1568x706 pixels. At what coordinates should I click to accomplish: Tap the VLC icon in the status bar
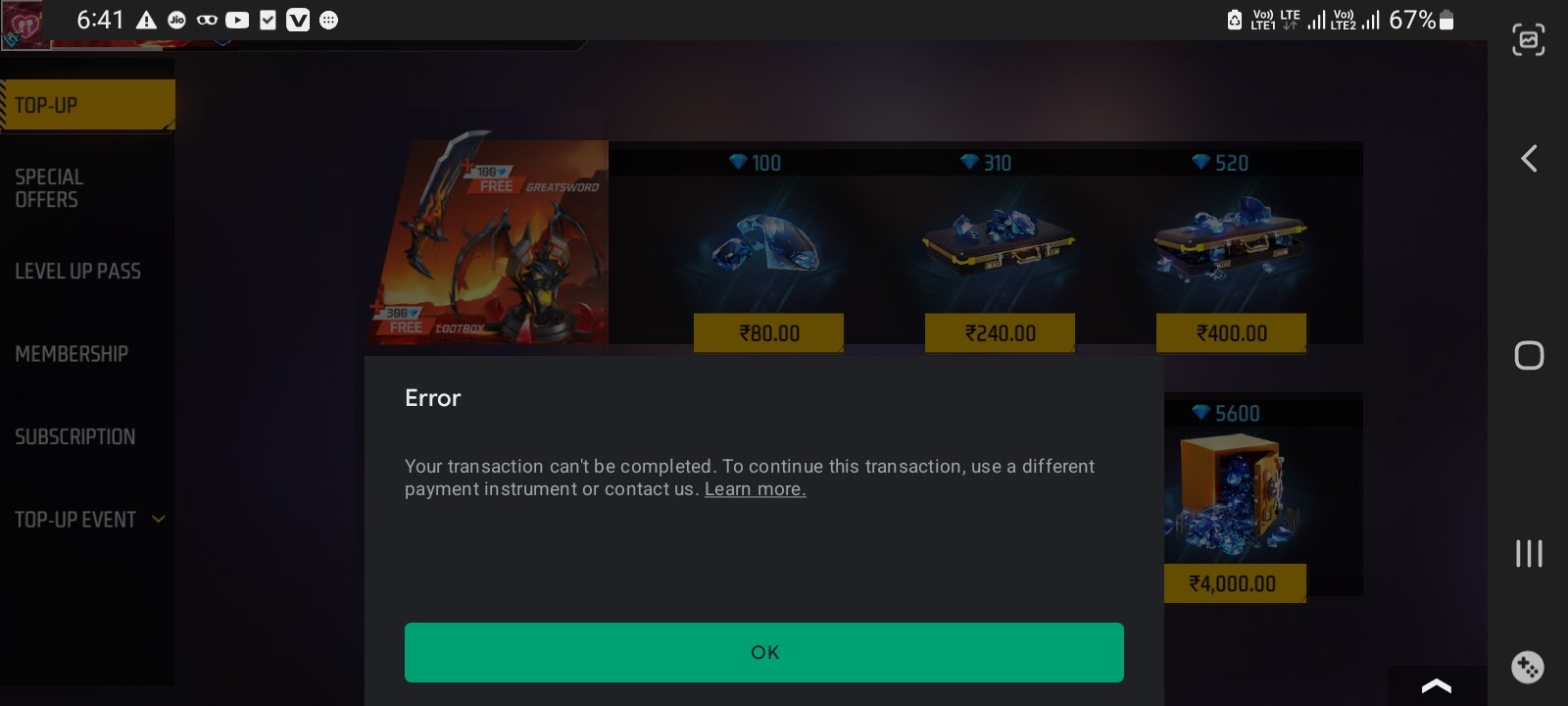pos(298,20)
